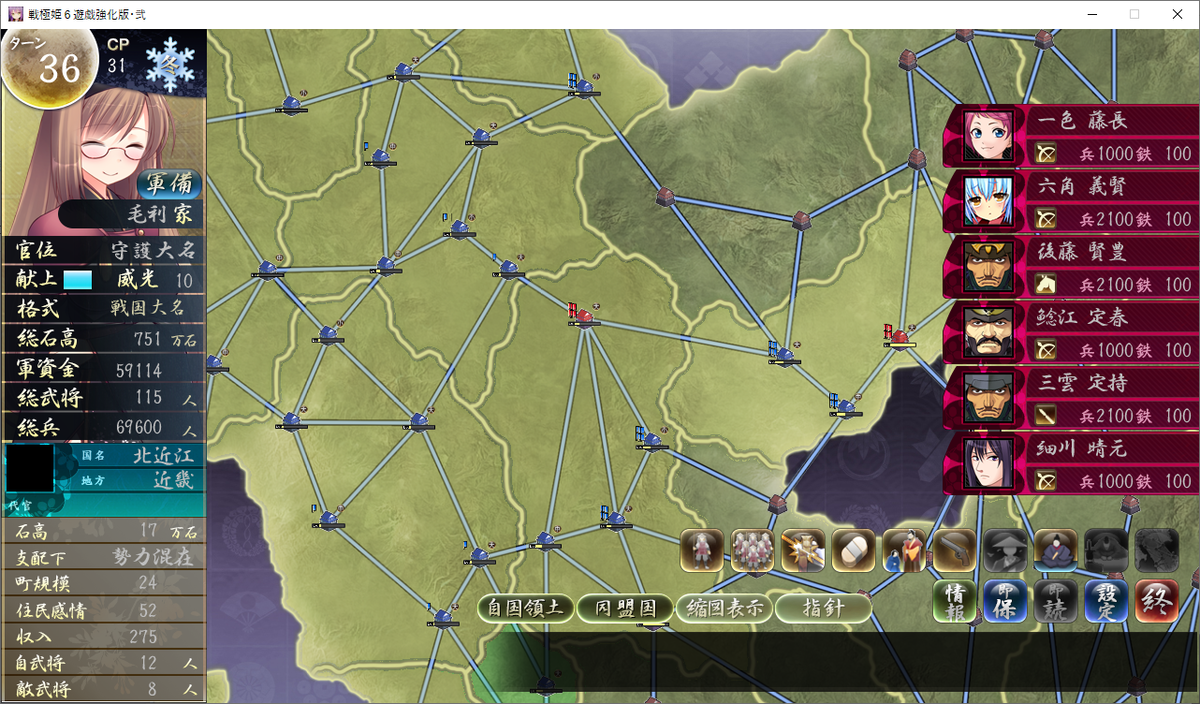
Task: Select the flintlock pistol command icon
Action: [954, 550]
